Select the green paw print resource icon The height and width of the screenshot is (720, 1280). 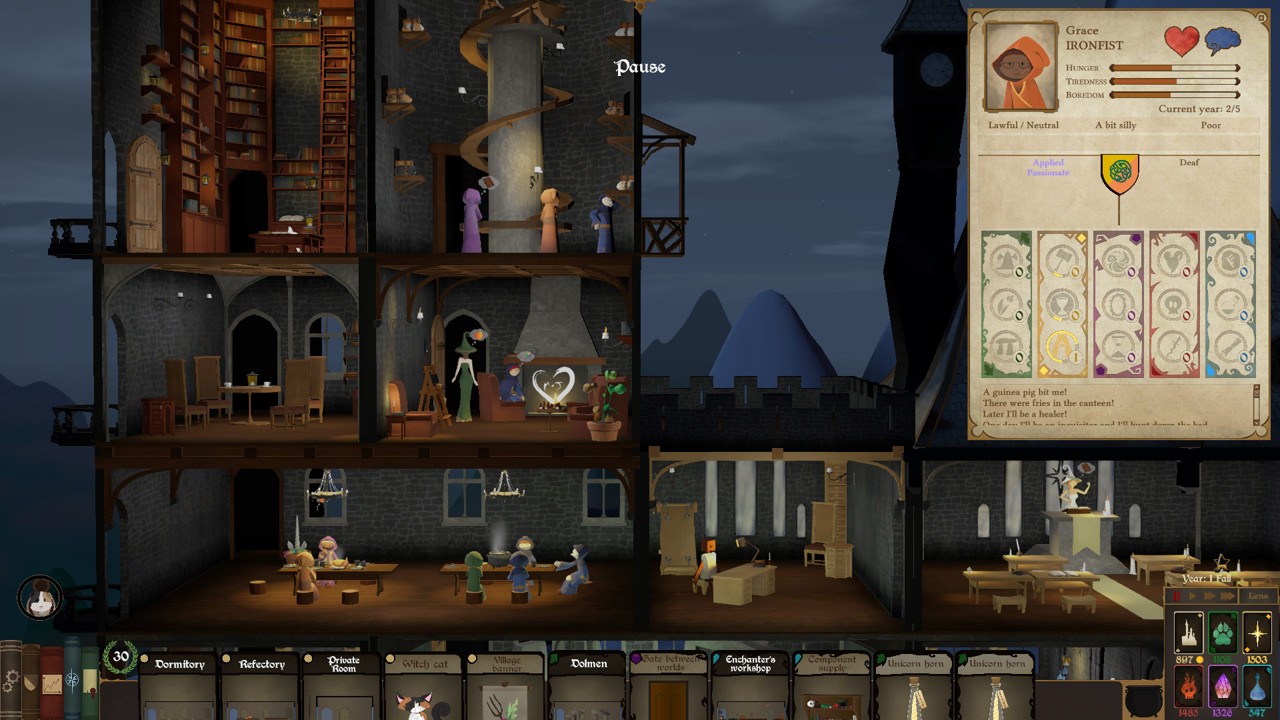(x=1223, y=634)
